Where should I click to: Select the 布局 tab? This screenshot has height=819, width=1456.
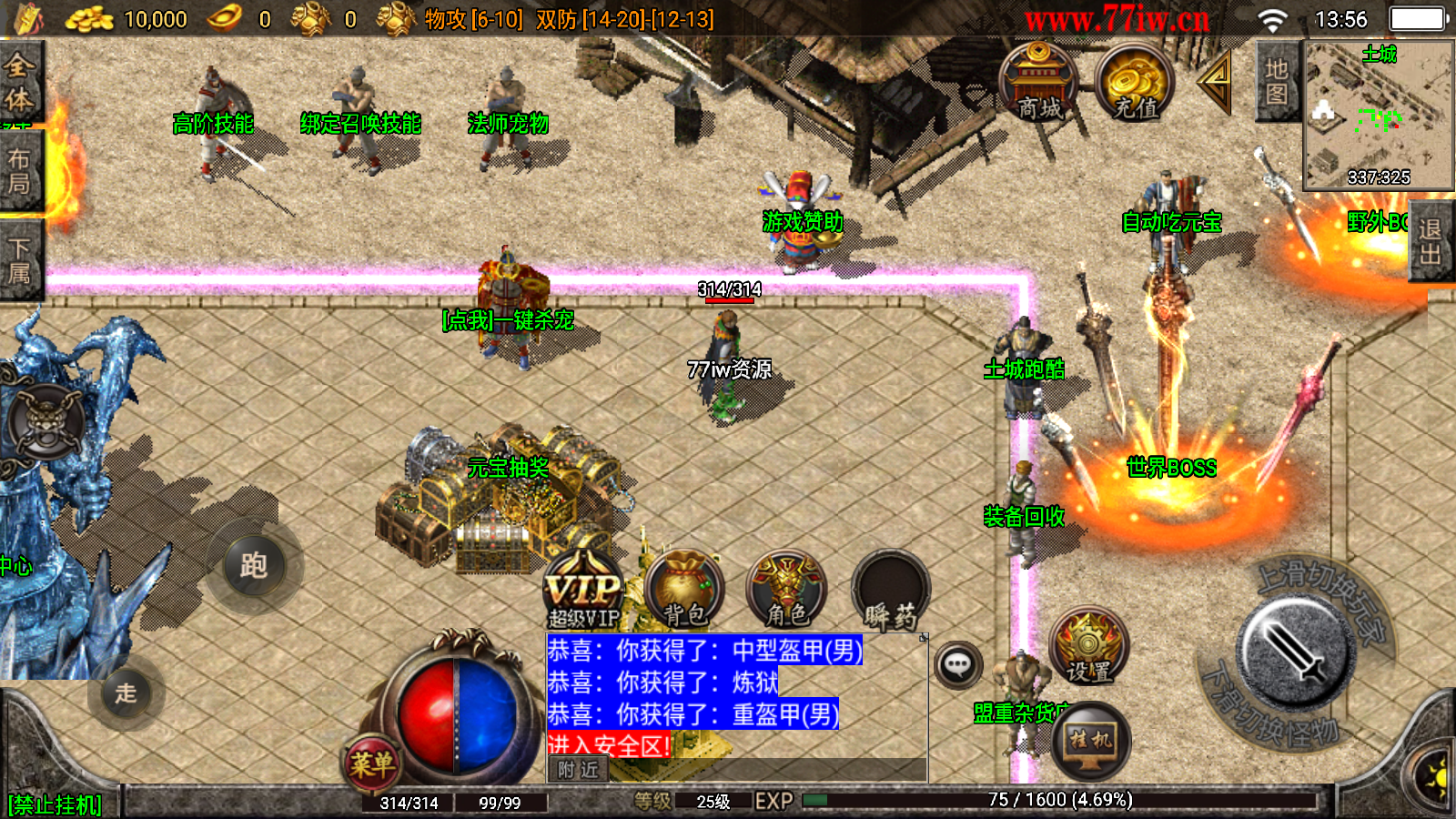pos(19,171)
